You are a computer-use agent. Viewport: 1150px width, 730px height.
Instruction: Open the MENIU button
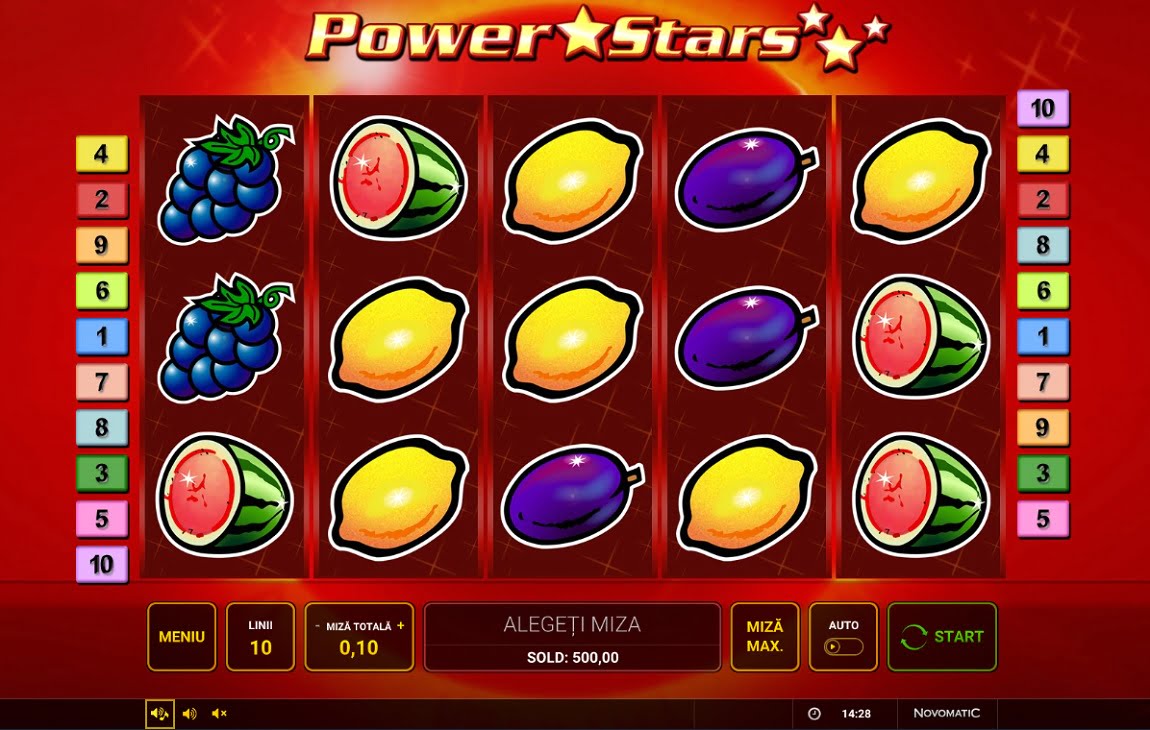[181, 637]
